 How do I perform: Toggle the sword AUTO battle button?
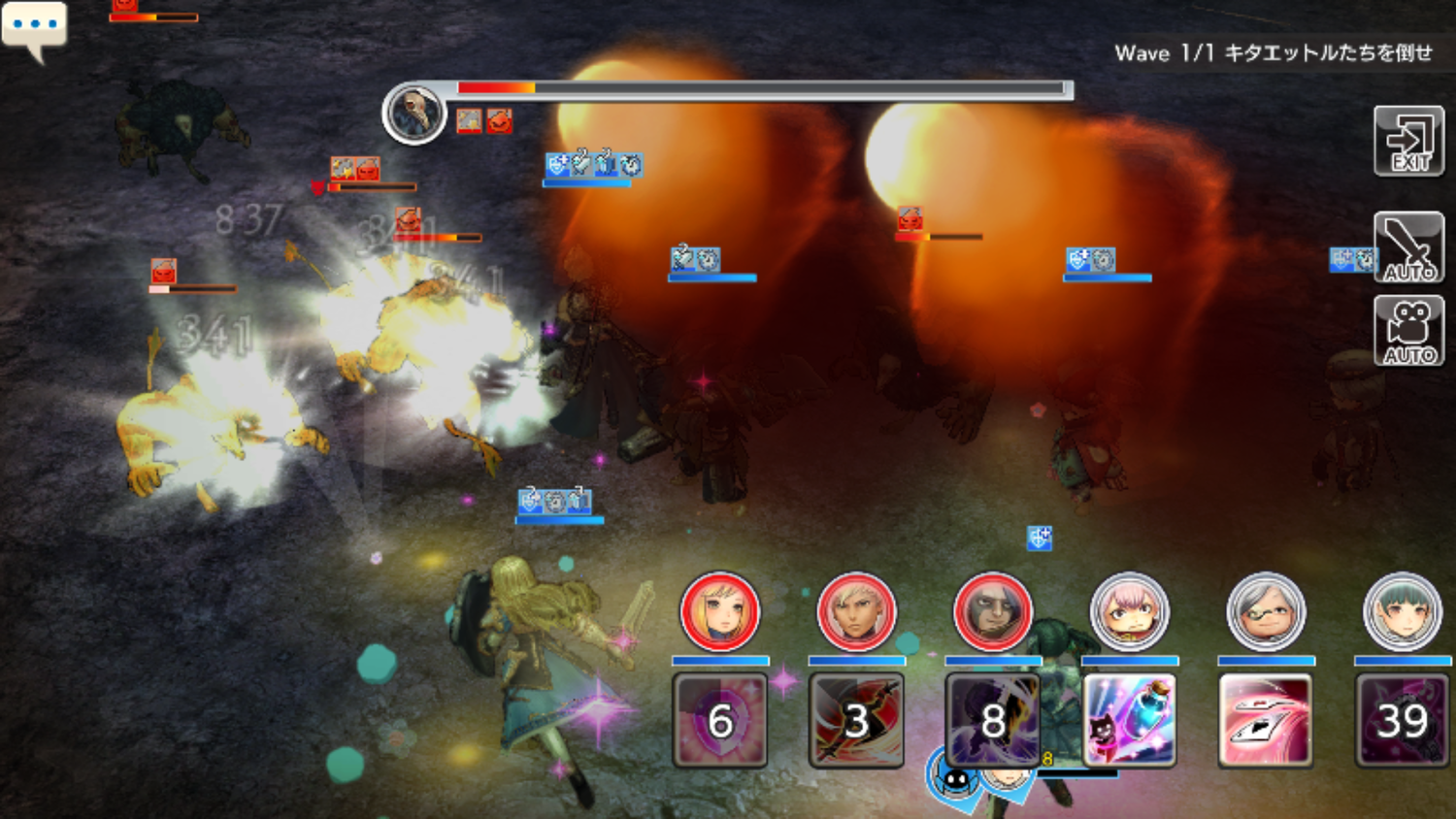click(1408, 247)
